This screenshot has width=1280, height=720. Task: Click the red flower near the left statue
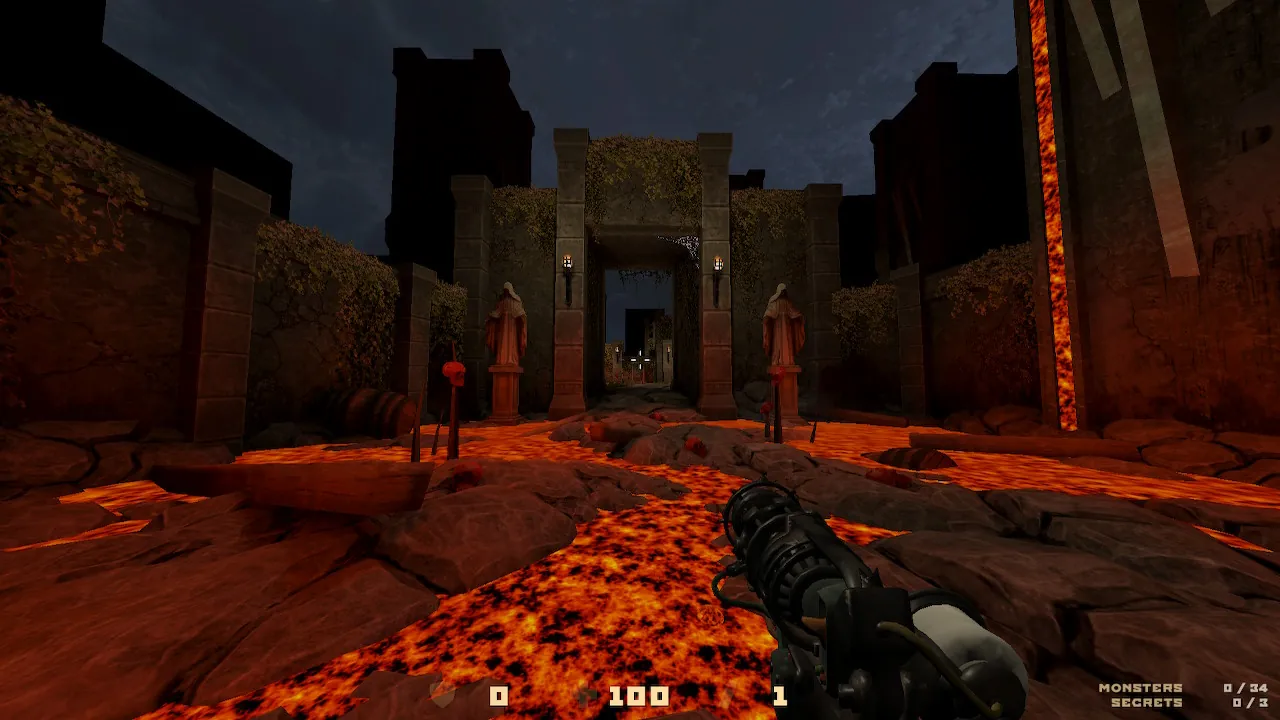(455, 375)
